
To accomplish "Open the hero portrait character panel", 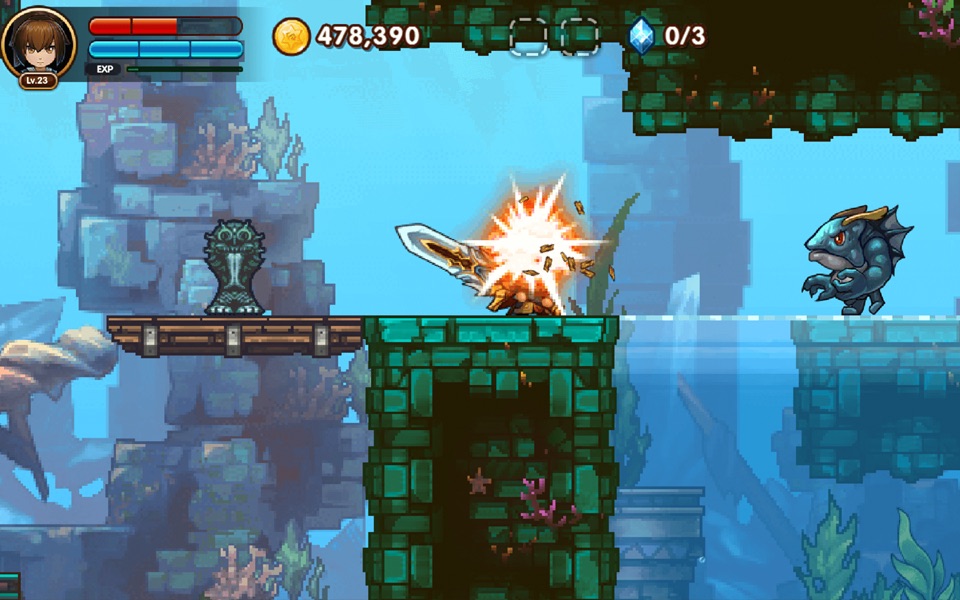I will tap(38, 42).
